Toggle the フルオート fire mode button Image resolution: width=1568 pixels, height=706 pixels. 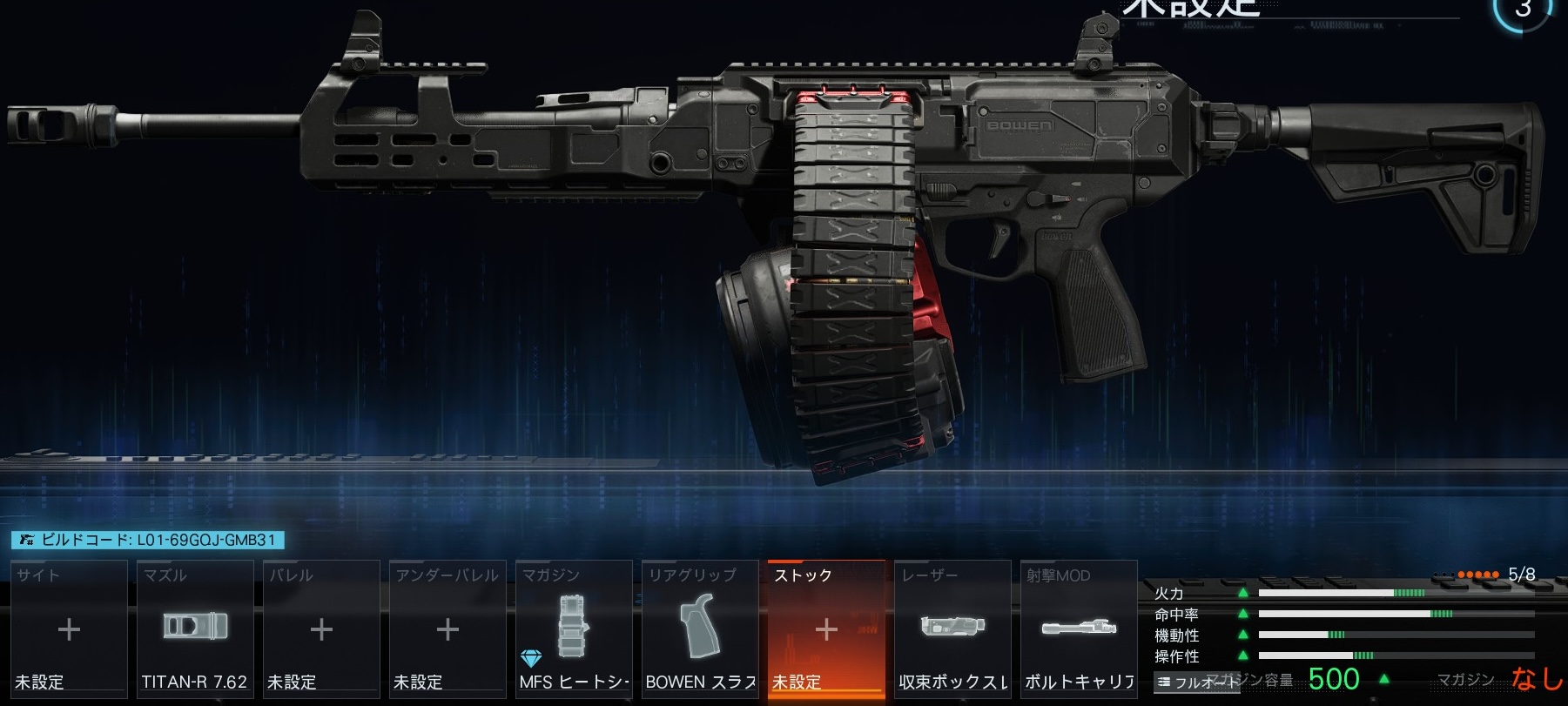(x=1196, y=683)
